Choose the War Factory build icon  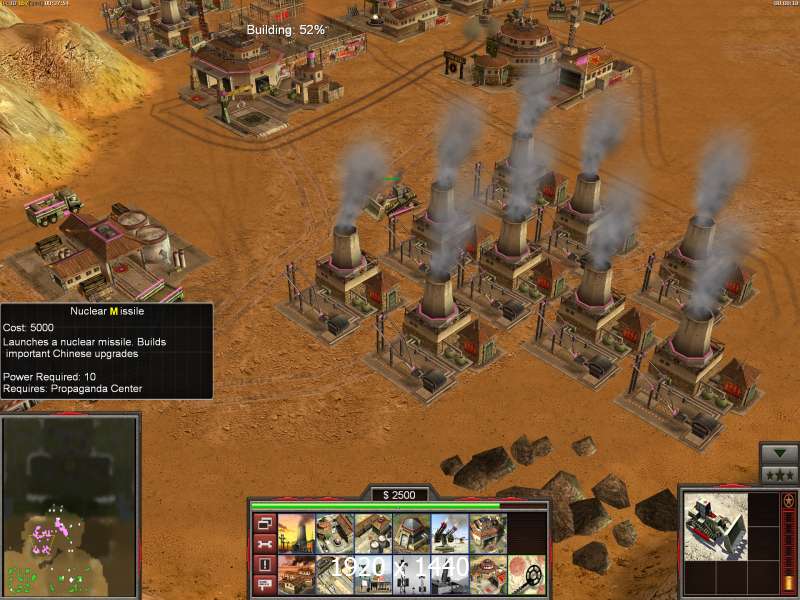pos(487,534)
